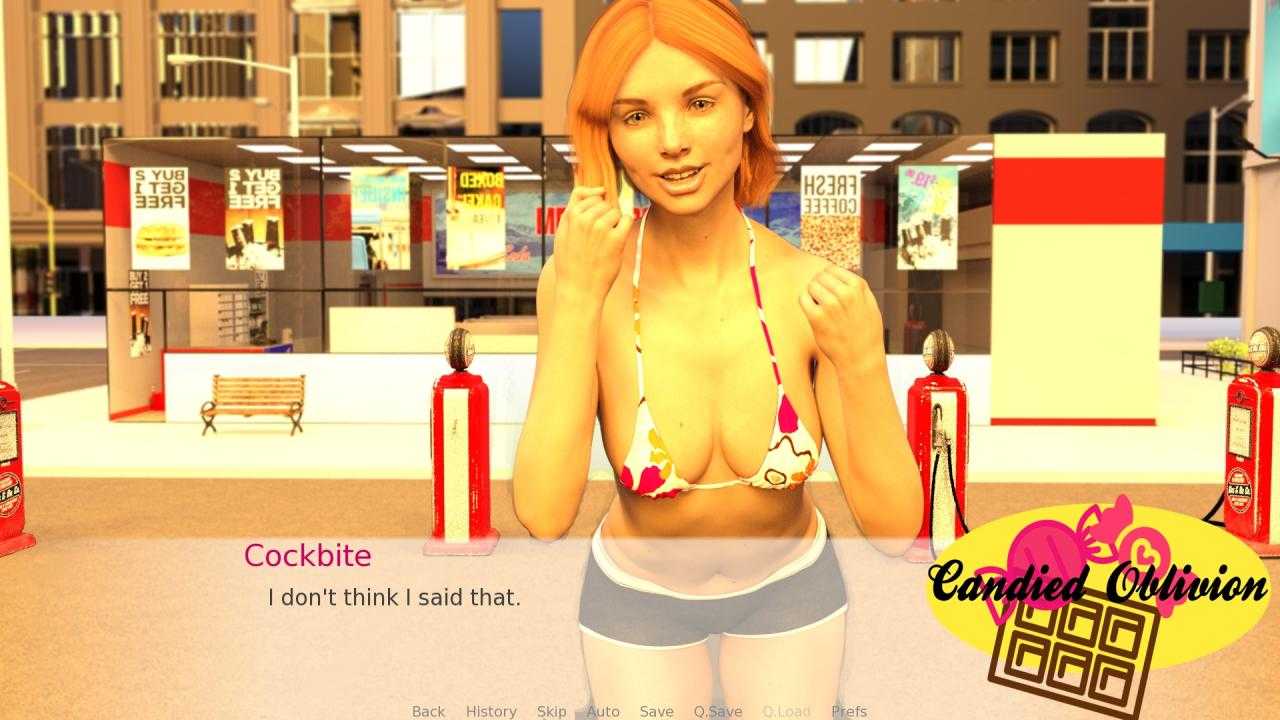Open the dialogue History screen
Screen dimensions: 1280x720
tap(490, 711)
